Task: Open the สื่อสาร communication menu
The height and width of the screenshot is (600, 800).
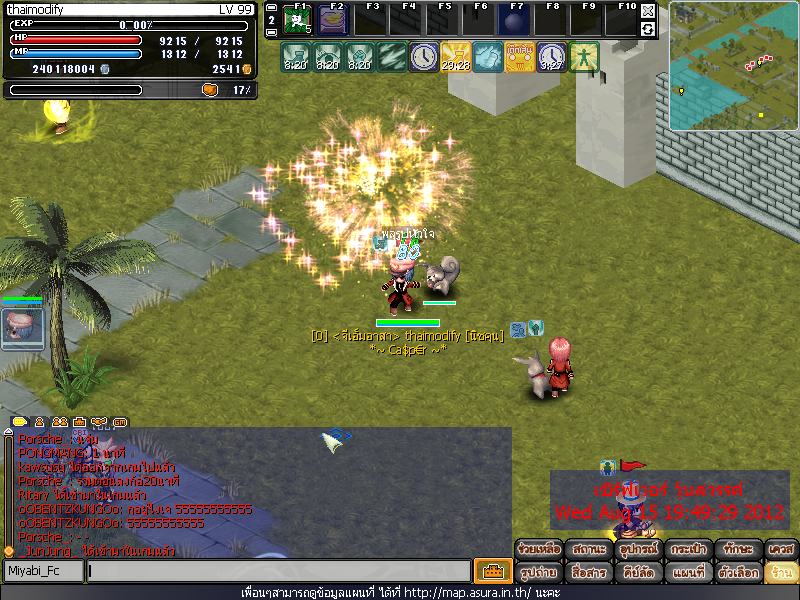Action: (587, 573)
